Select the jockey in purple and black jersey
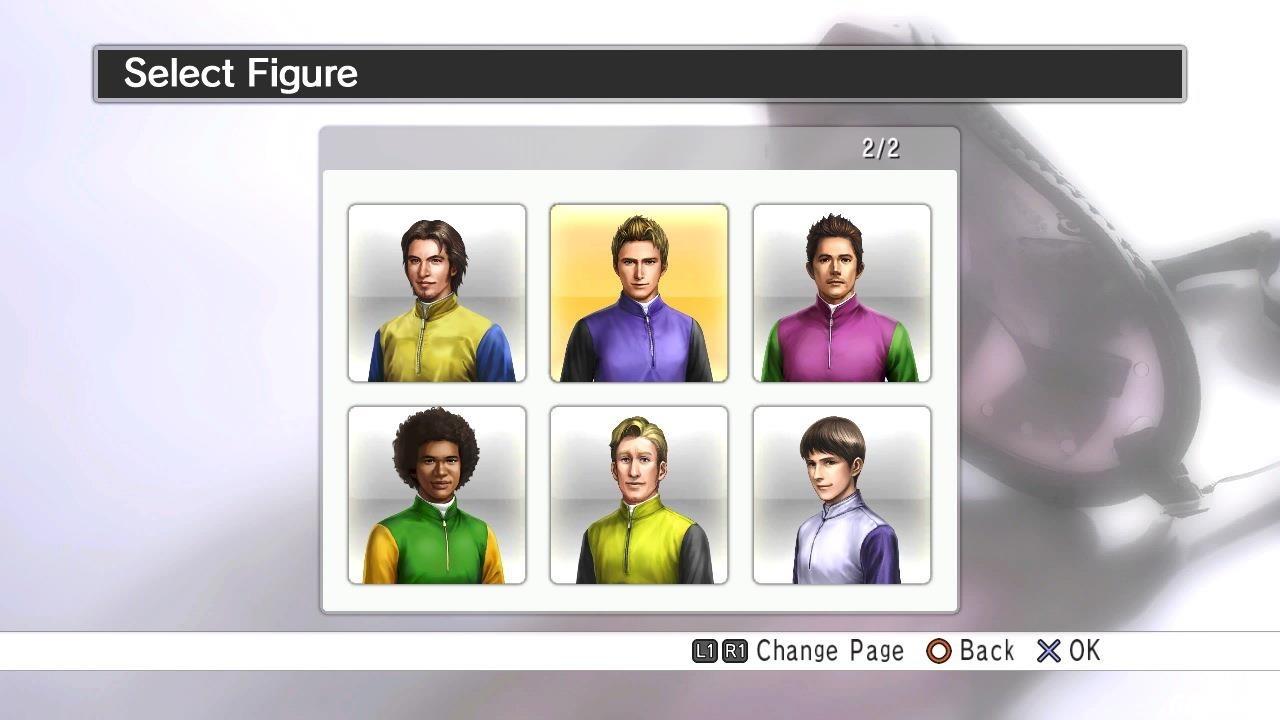The width and height of the screenshot is (1280, 720). click(x=639, y=292)
